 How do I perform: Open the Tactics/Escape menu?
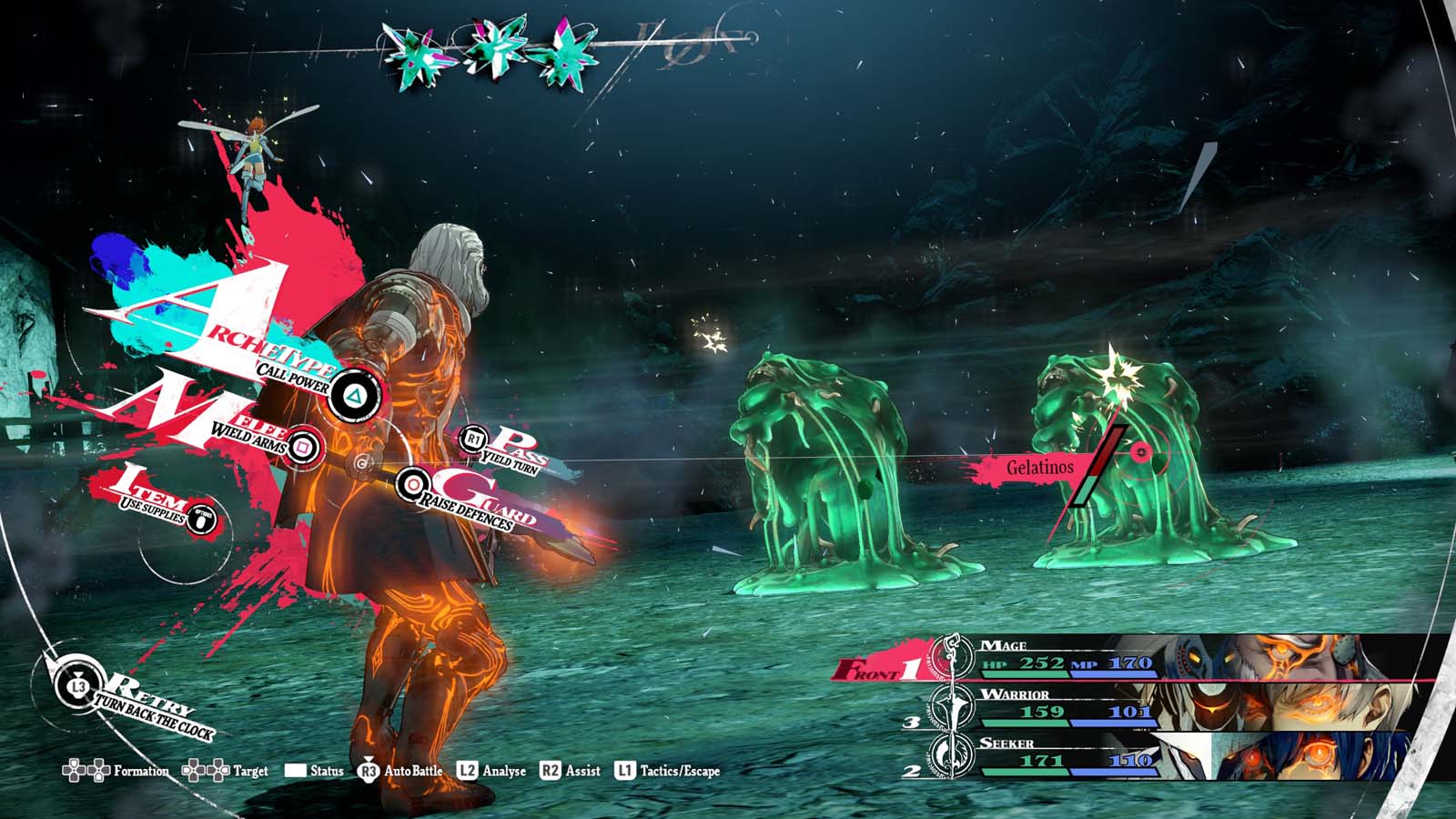pyautogui.click(x=667, y=771)
